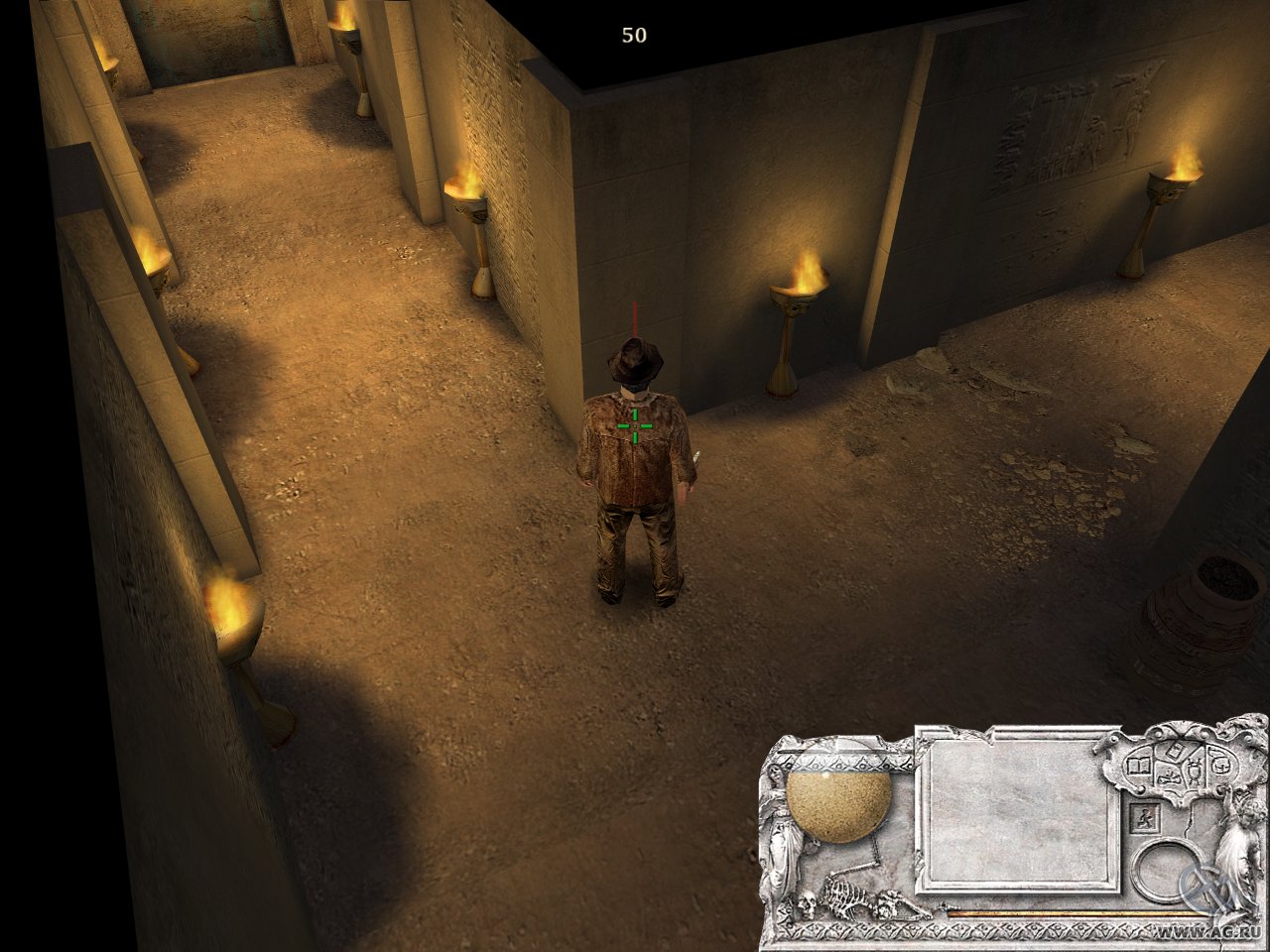Click the skull beside the skeleton ornament
This screenshot has width=1270, height=952.
tap(807, 901)
